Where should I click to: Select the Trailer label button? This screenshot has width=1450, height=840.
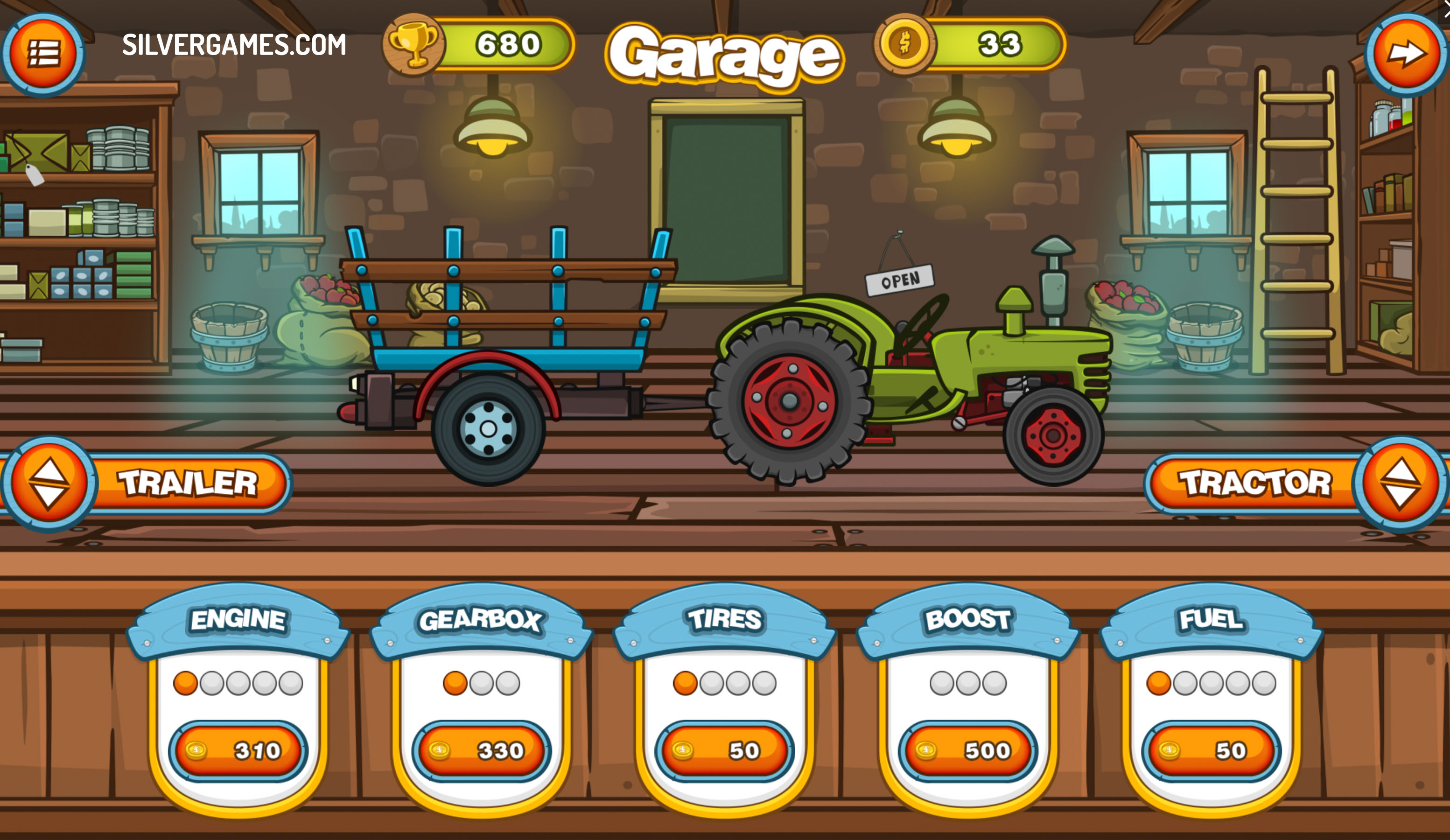pos(188,483)
